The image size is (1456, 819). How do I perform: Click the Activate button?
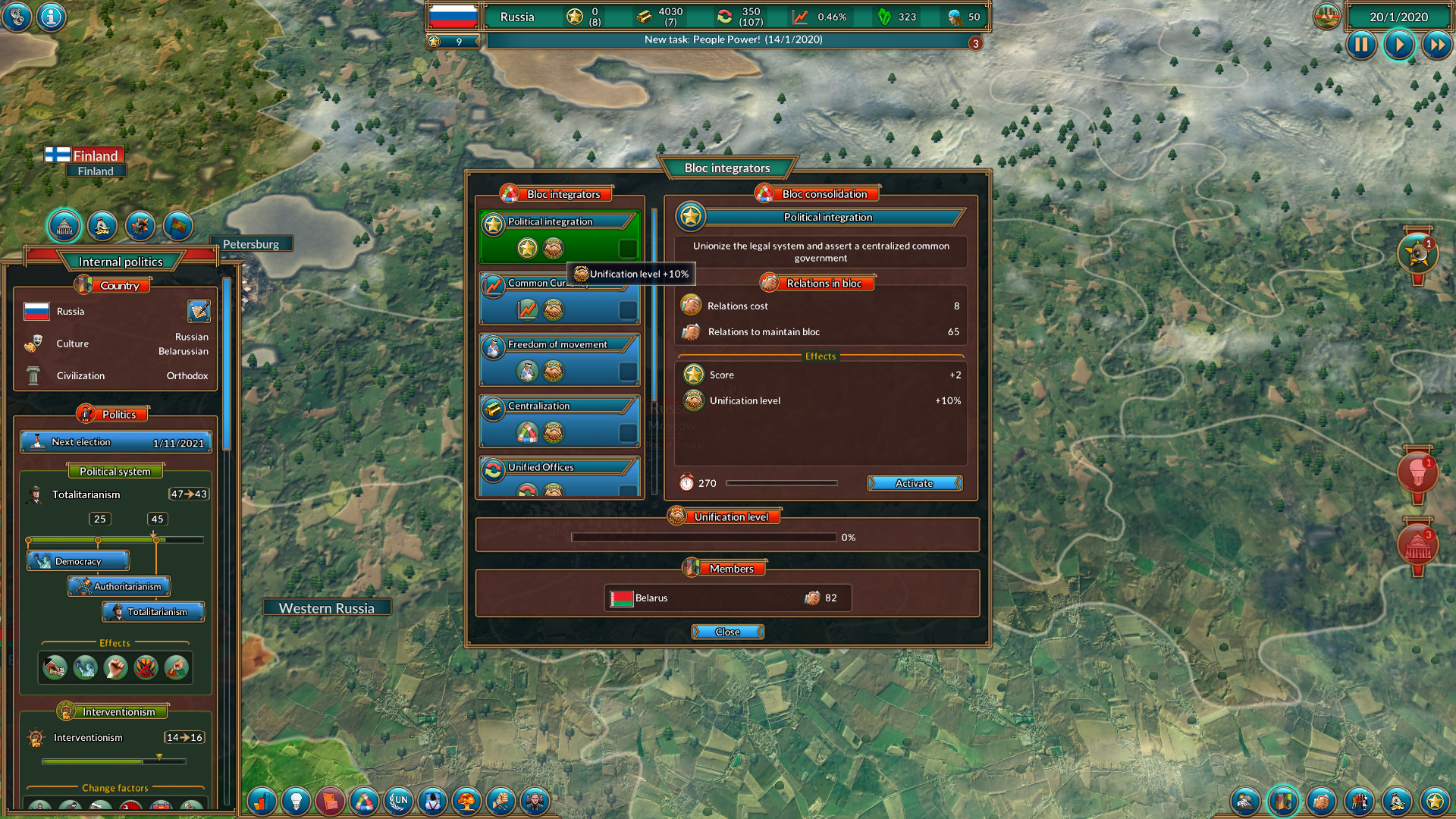pyautogui.click(x=915, y=483)
